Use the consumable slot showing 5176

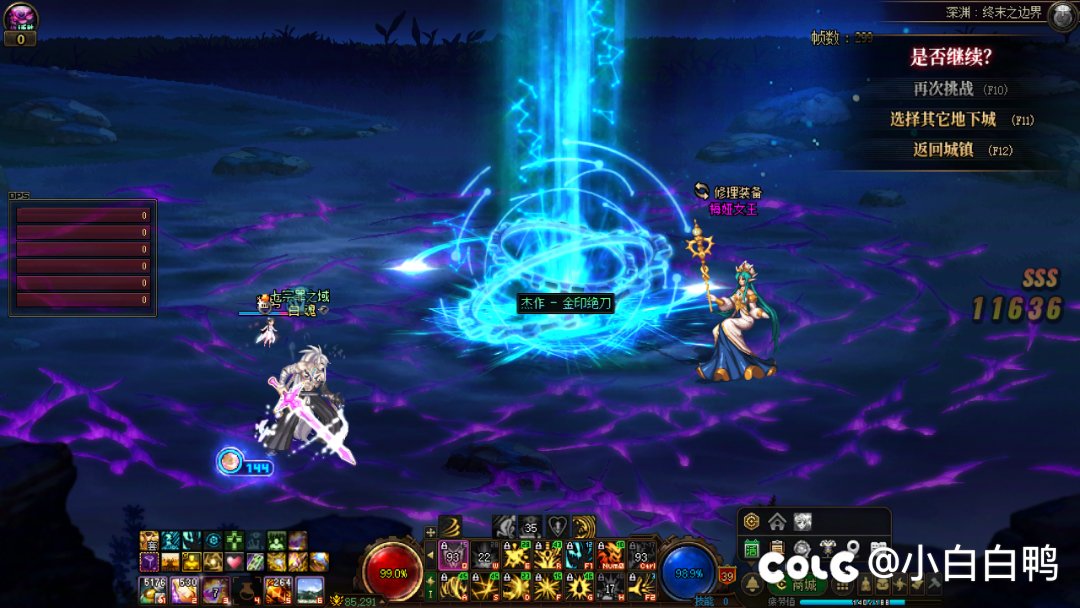pyautogui.click(x=153, y=588)
